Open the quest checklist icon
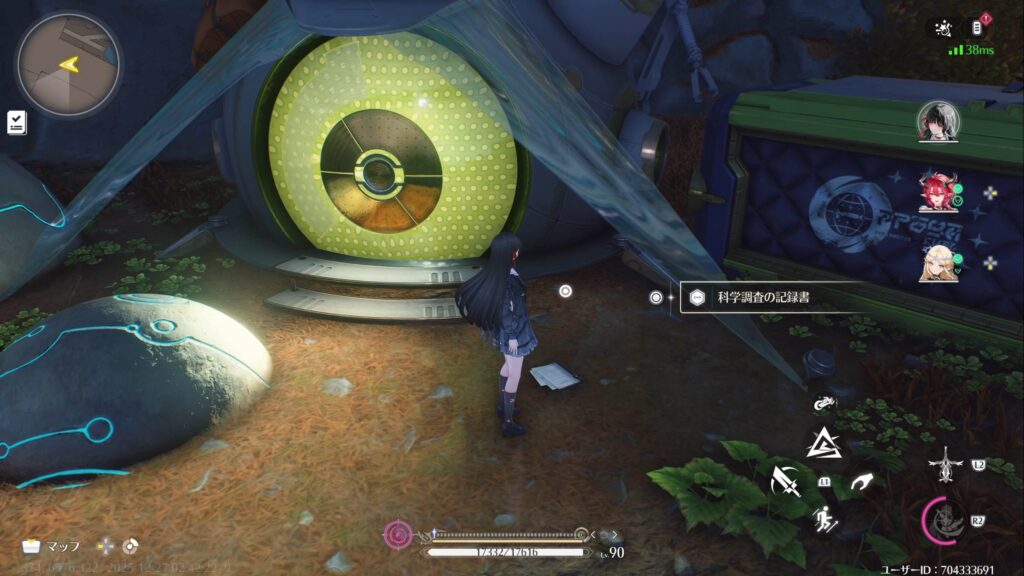The image size is (1024, 576). pos(16,122)
